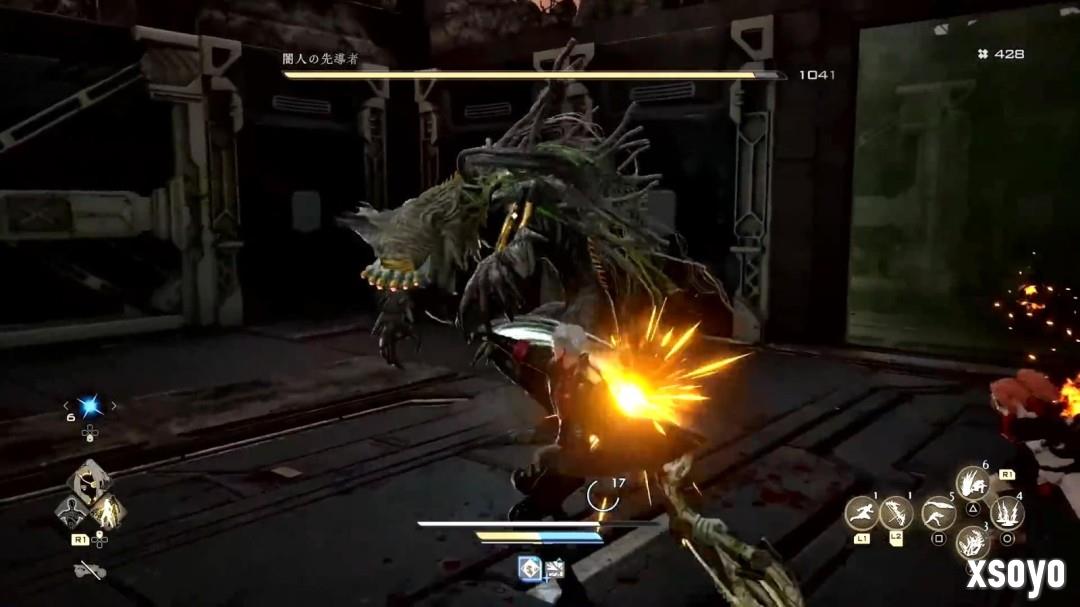This screenshot has height=607, width=1080.
Task: Select the blue spark consumable item
Action: click(x=90, y=406)
